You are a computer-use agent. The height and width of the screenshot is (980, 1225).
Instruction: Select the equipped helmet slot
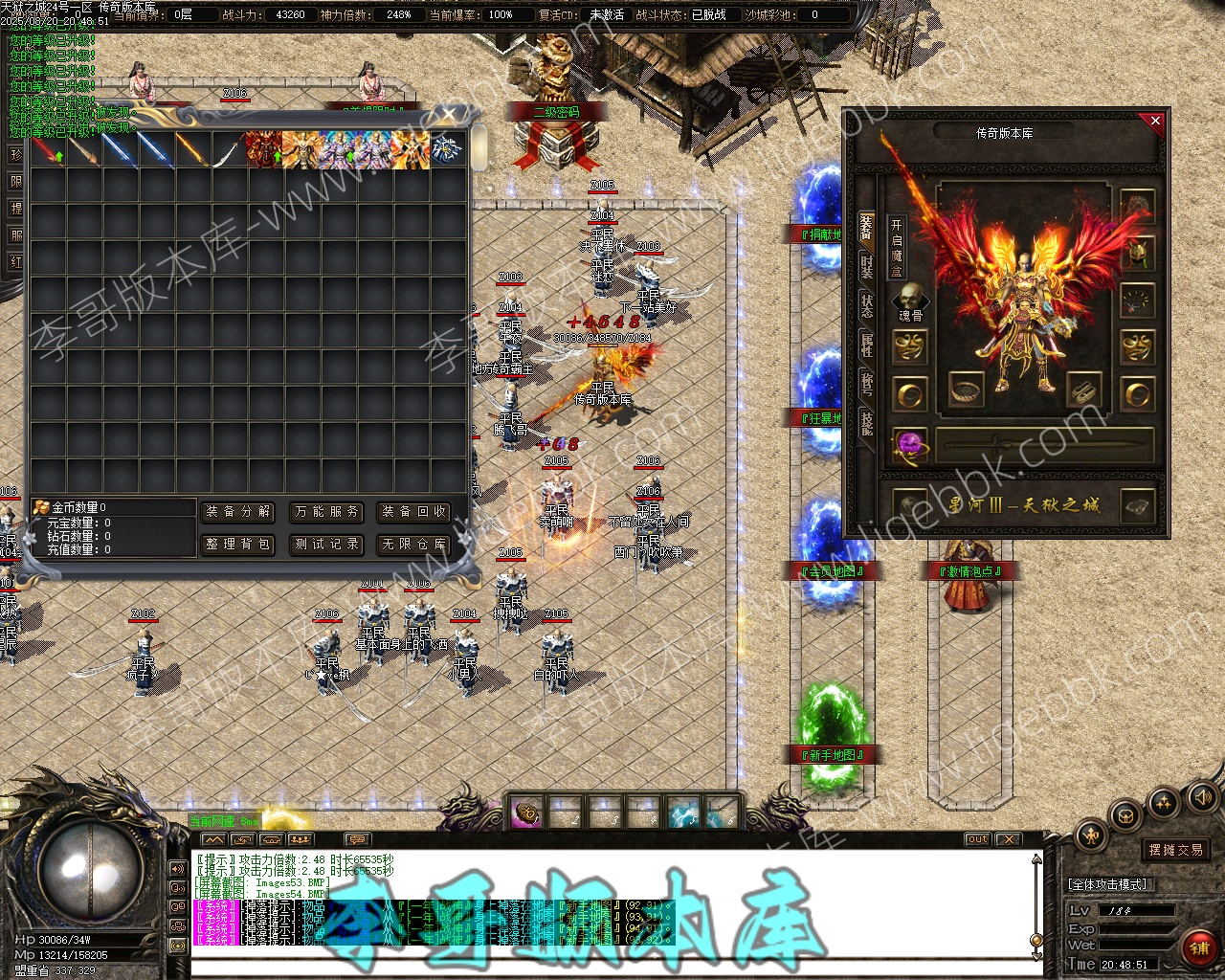1137,253
